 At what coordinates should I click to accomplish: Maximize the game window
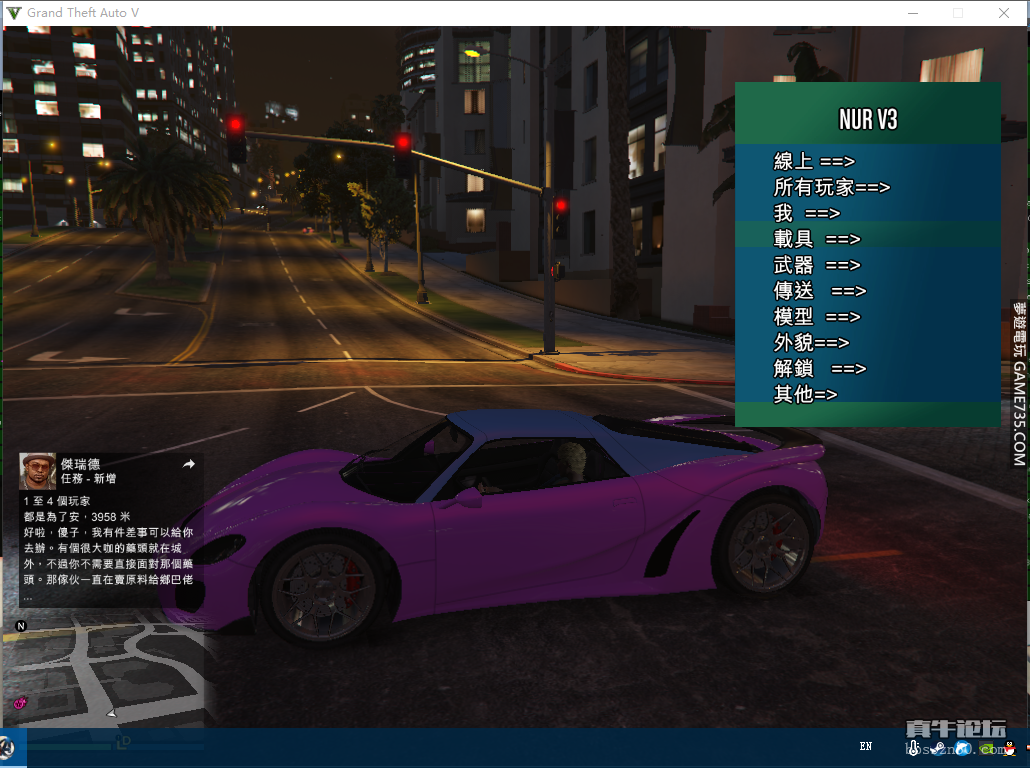958,13
